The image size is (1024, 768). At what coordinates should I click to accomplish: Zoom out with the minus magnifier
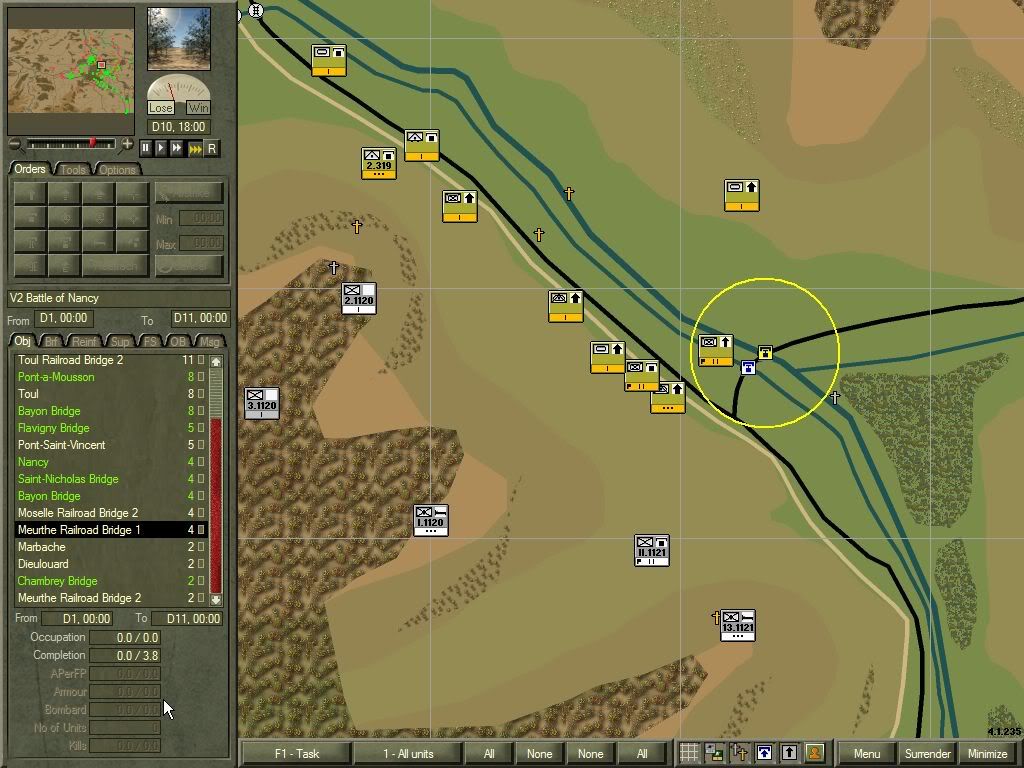[15, 145]
